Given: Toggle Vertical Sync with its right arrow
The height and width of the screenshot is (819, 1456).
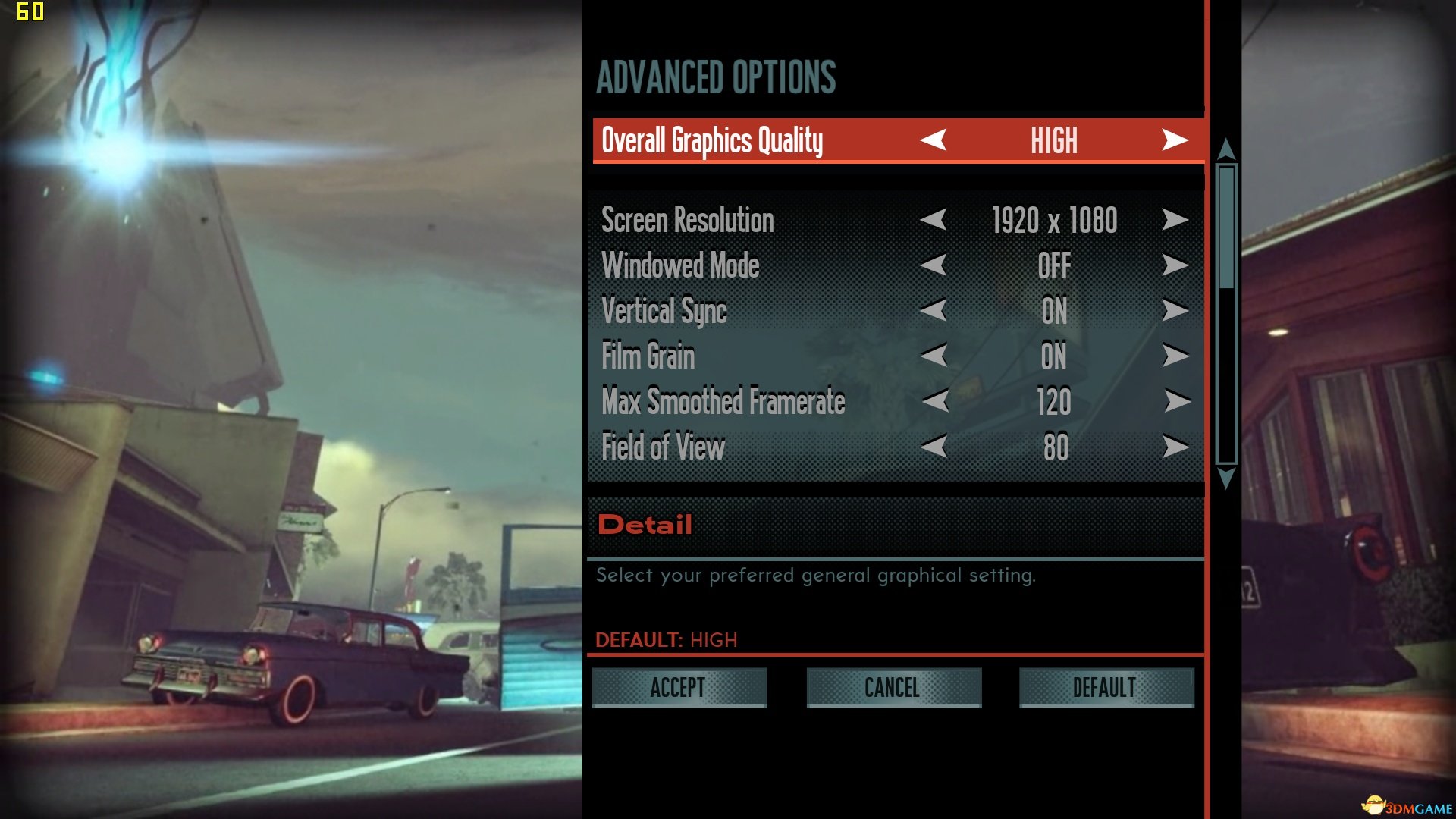Looking at the screenshot, I should pyautogui.click(x=1175, y=310).
